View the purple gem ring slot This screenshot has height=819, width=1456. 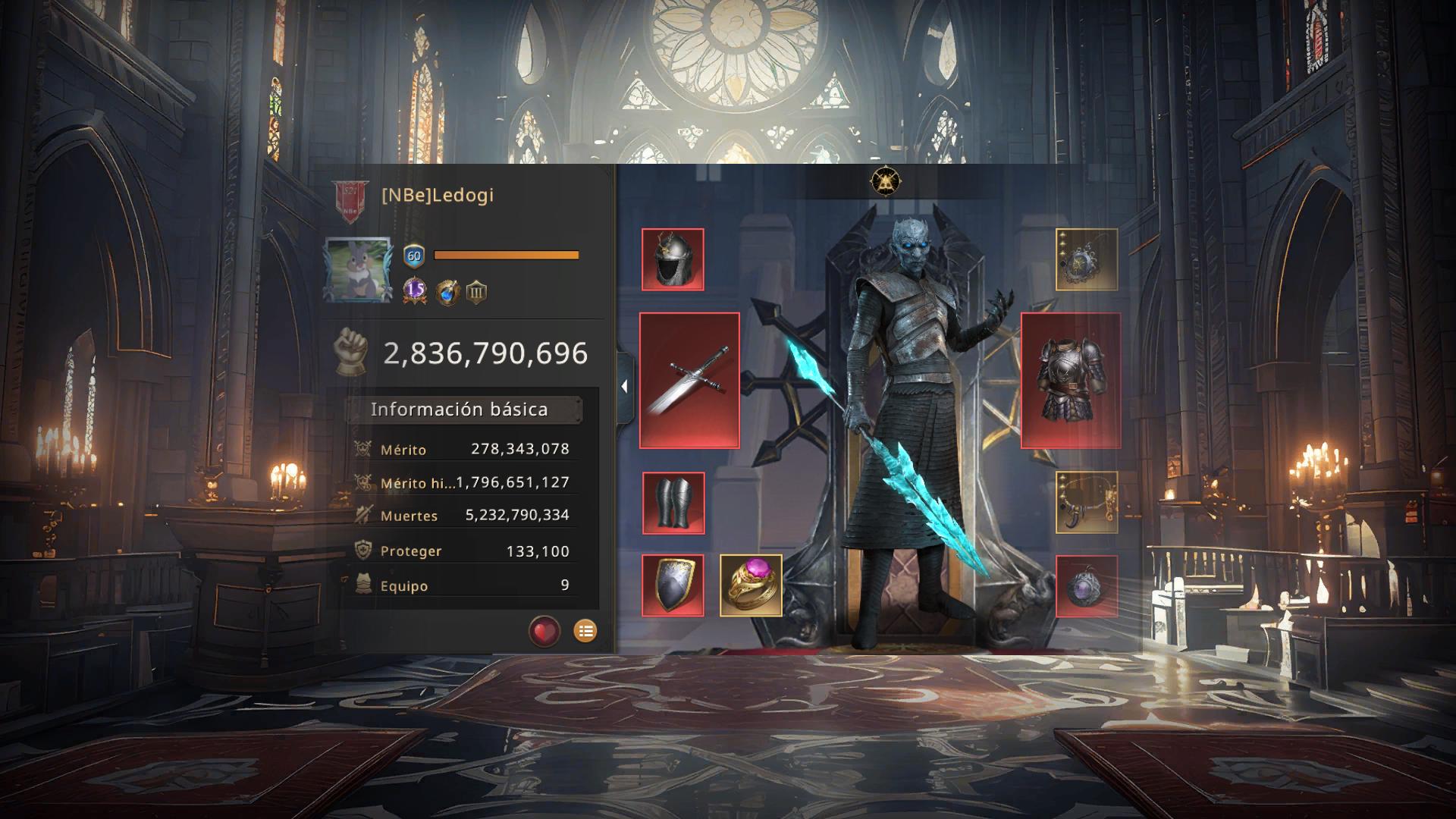pyautogui.click(x=751, y=585)
